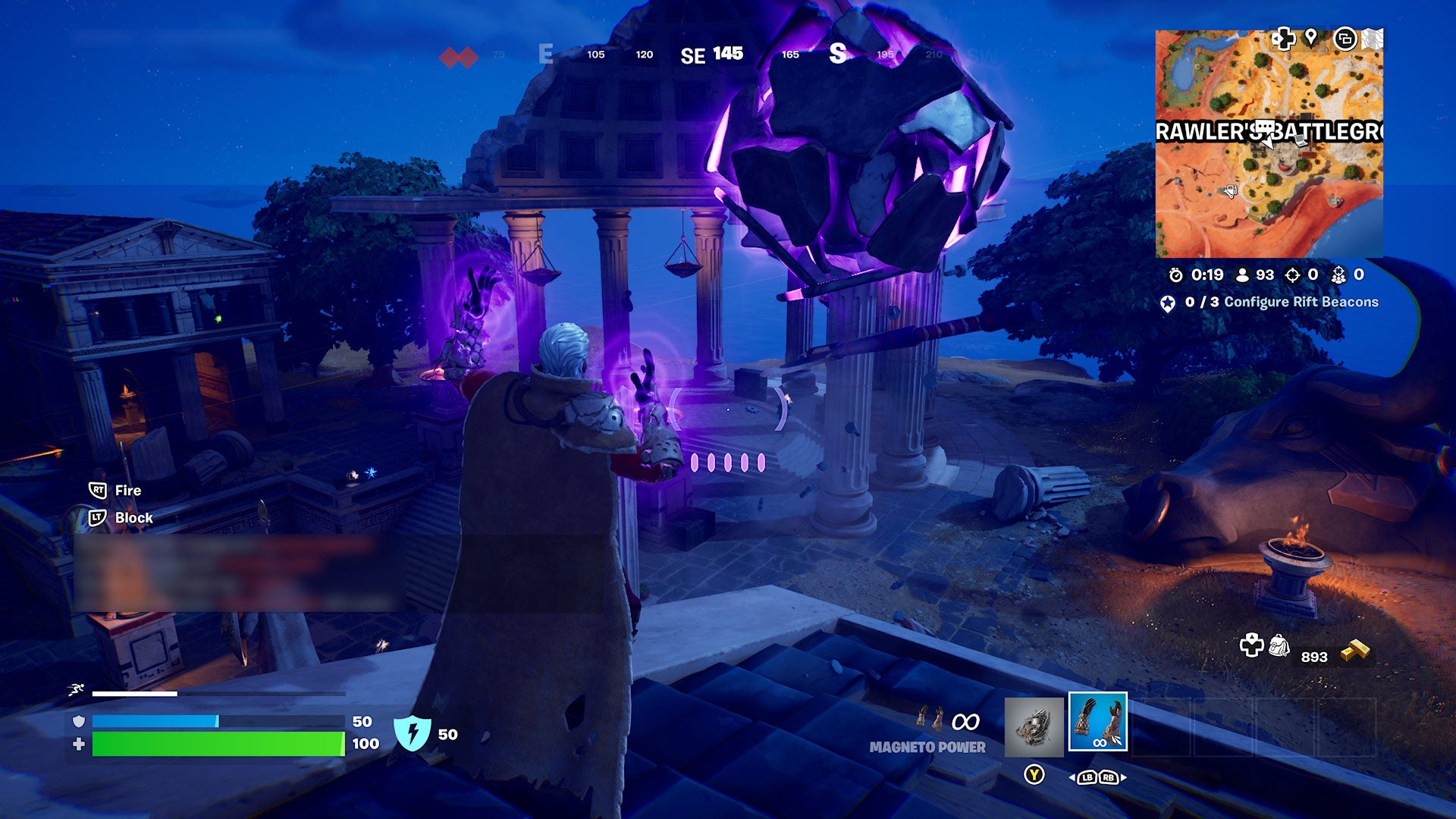
Task: Toggle the picture-in-picture minimap mode icon
Action: tap(1347, 39)
